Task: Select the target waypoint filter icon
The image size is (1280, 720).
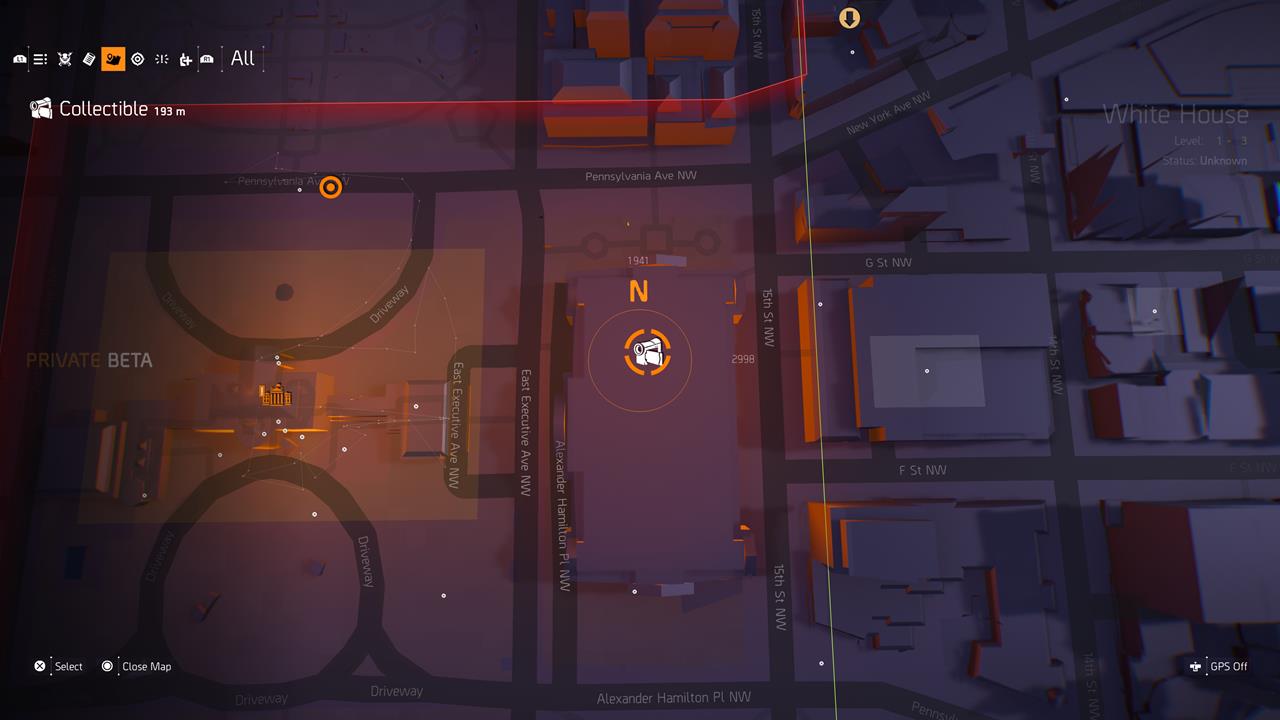Action: pos(138,58)
